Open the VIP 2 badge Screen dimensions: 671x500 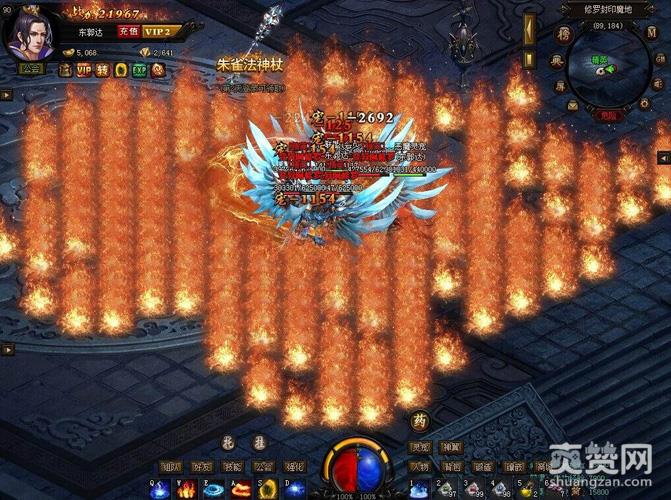point(156,31)
